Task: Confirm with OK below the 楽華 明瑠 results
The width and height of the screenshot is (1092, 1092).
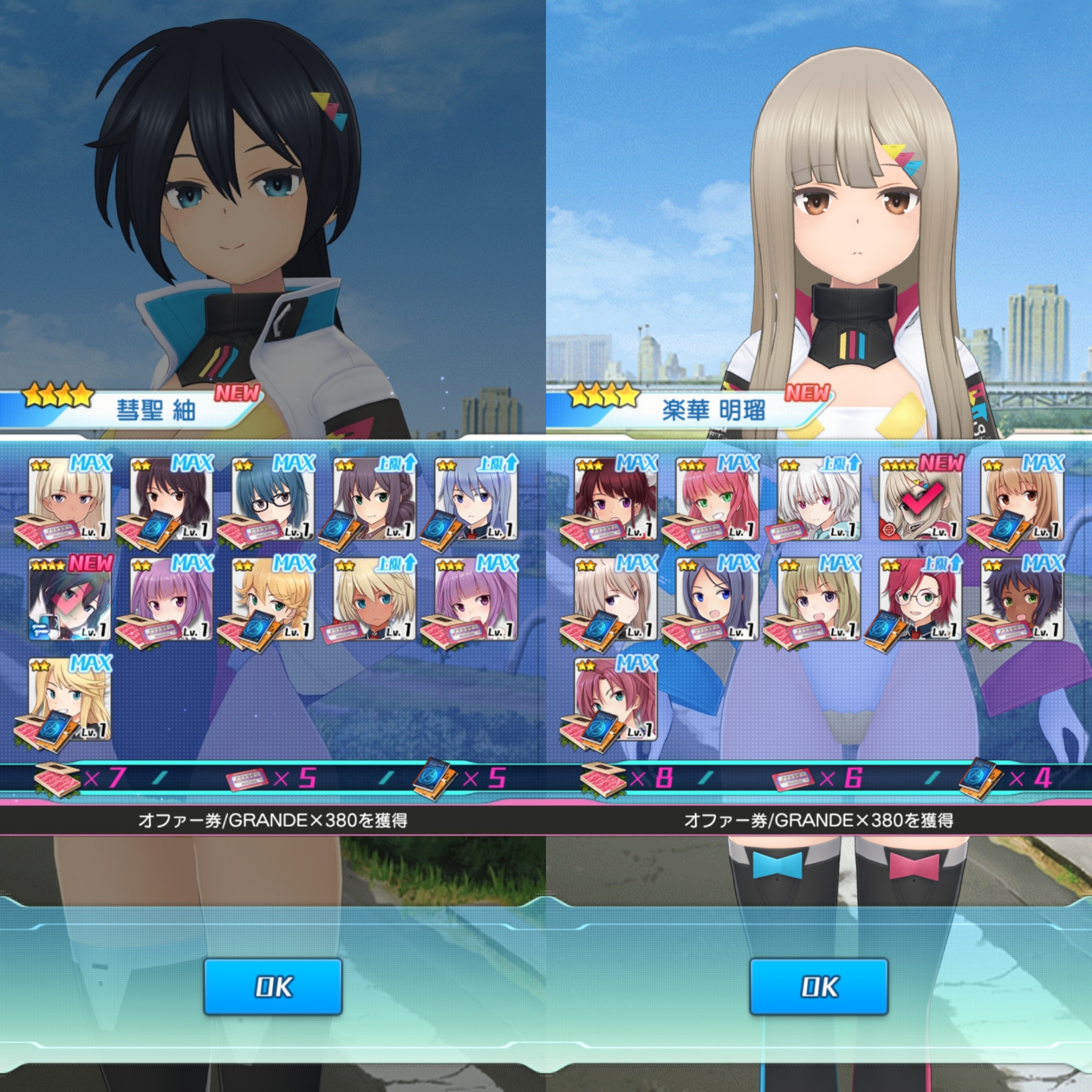Action: pyautogui.click(x=818, y=986)
